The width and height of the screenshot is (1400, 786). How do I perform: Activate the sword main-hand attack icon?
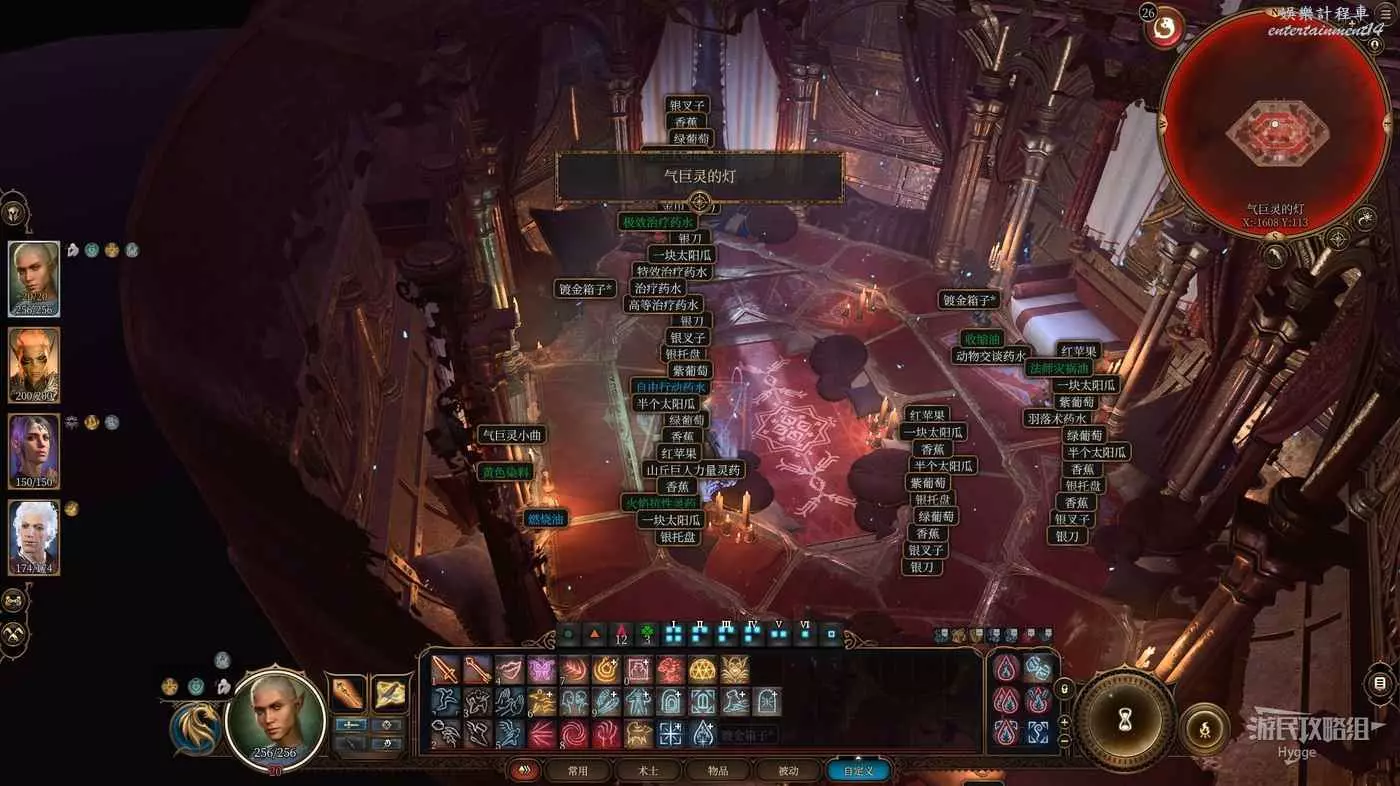[x=446, y=670]
